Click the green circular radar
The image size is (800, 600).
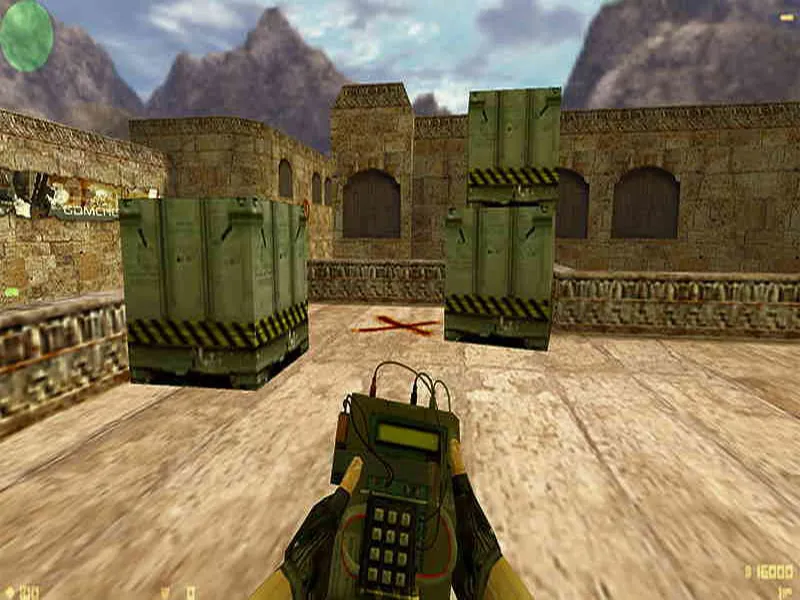click(x=26, y=35)
